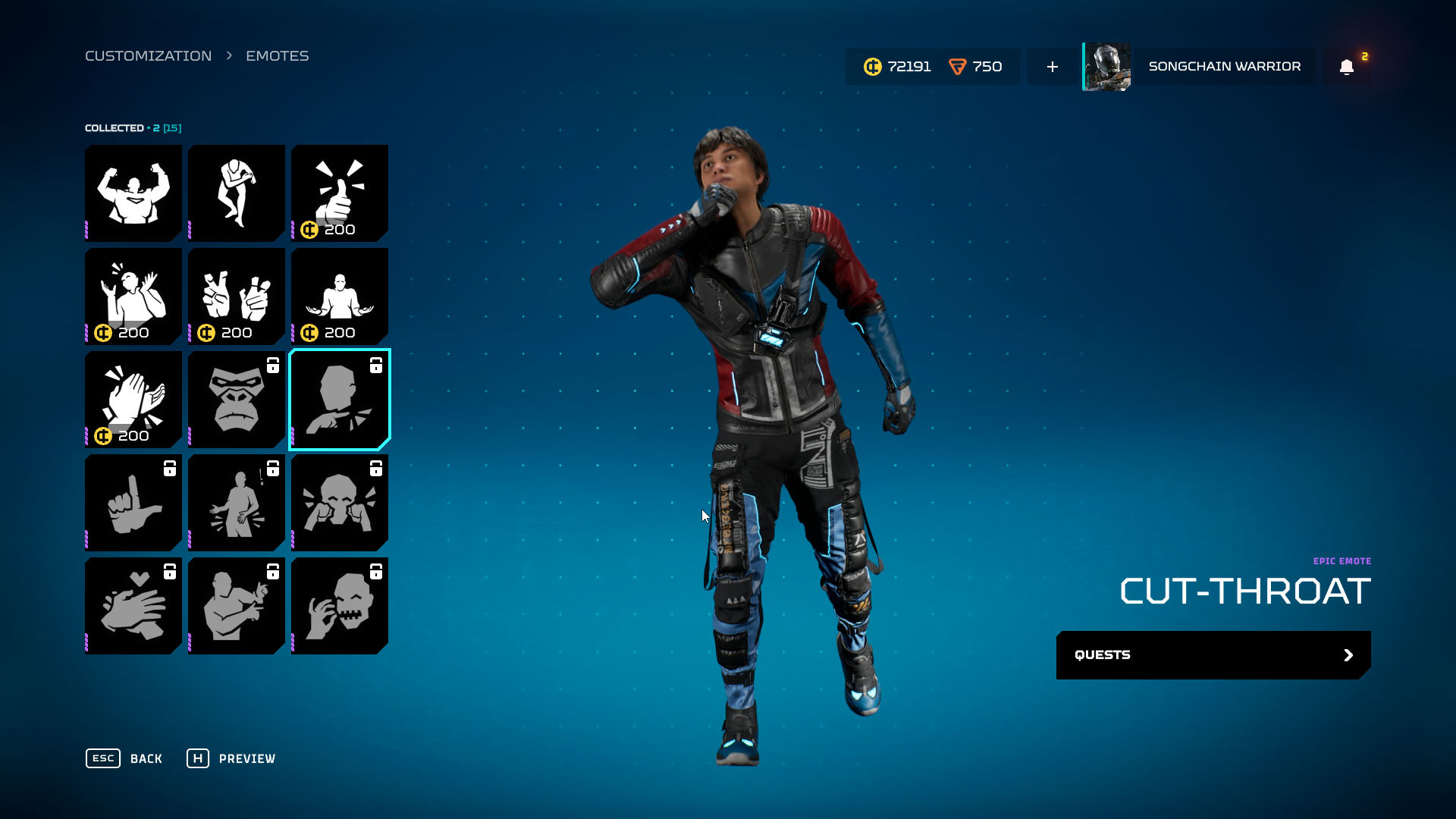Image resolution: width=1456 pixels, height=819 pixels.
Task: Go back to Customization via breadcrumb
Action: point(148,56)
